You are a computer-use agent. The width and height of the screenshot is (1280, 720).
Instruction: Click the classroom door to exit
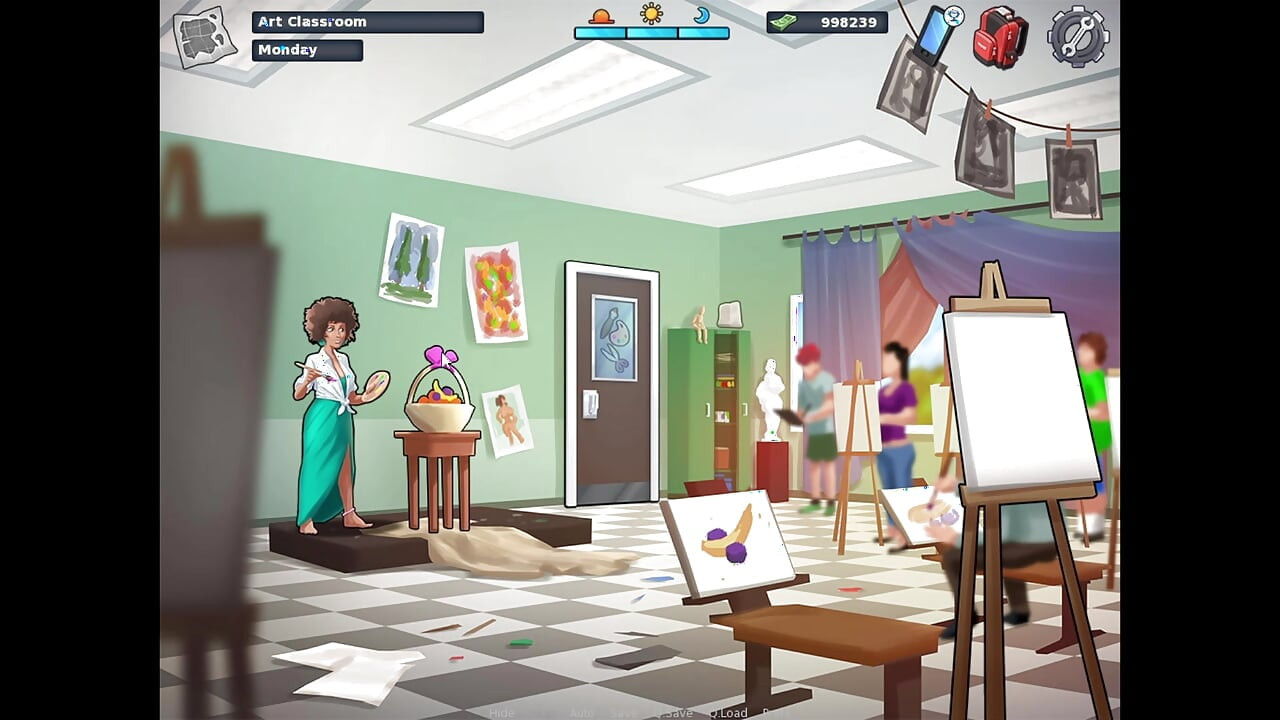pyautogui.click(x=613, y=390)
